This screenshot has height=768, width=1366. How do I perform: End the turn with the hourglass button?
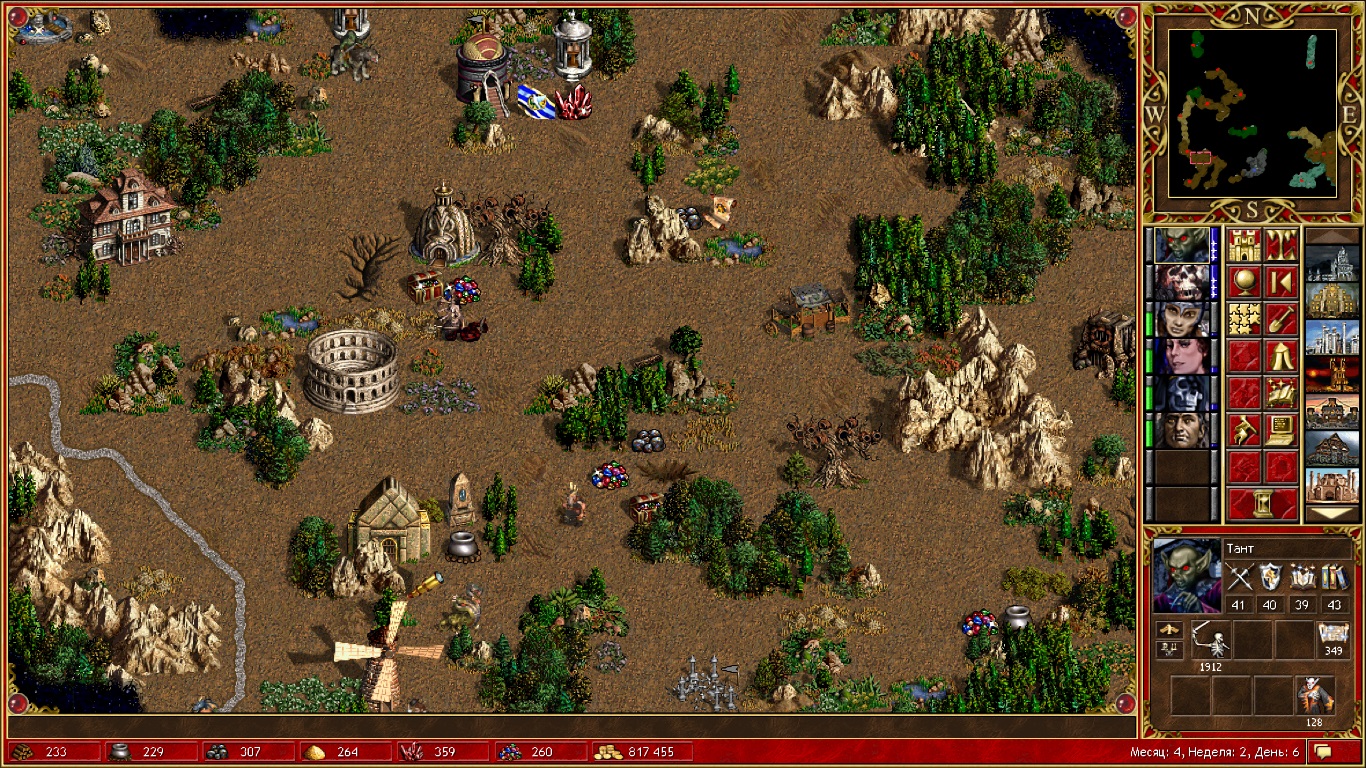[x=1262, y=504]
